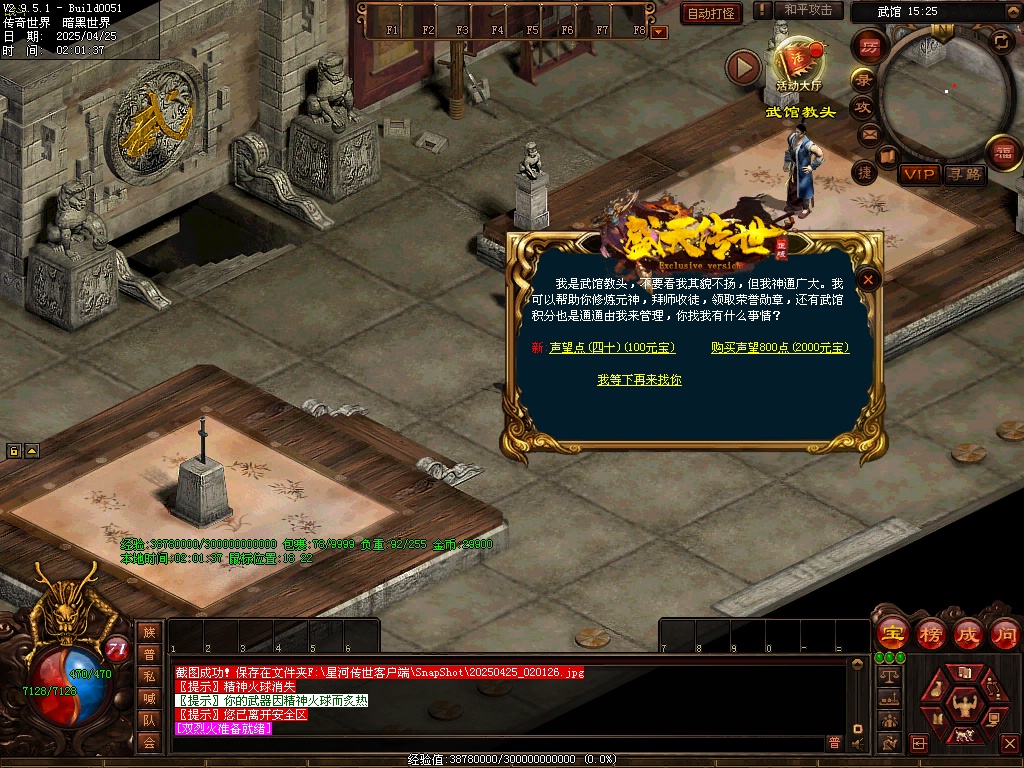
Task: Choose the 声望点 (四十) 100元宝 option
Action: click(x=612, y=348)
